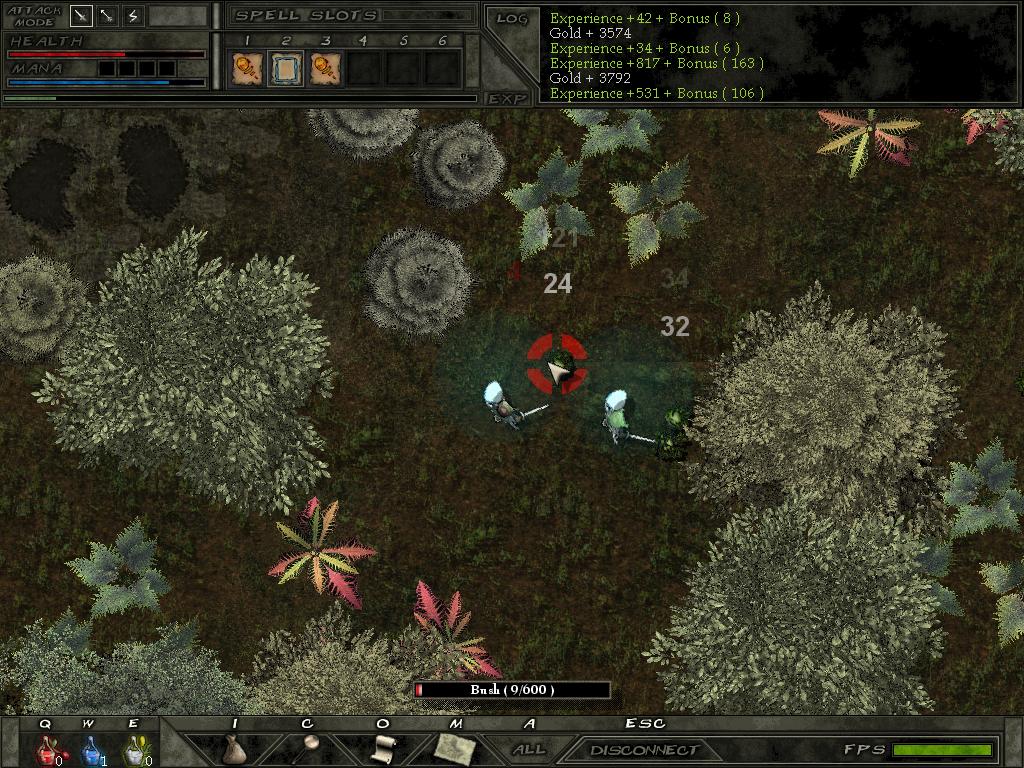Use the yellow potion
Viewport: 1024px width, 768px height.
[x=133, y=750]
